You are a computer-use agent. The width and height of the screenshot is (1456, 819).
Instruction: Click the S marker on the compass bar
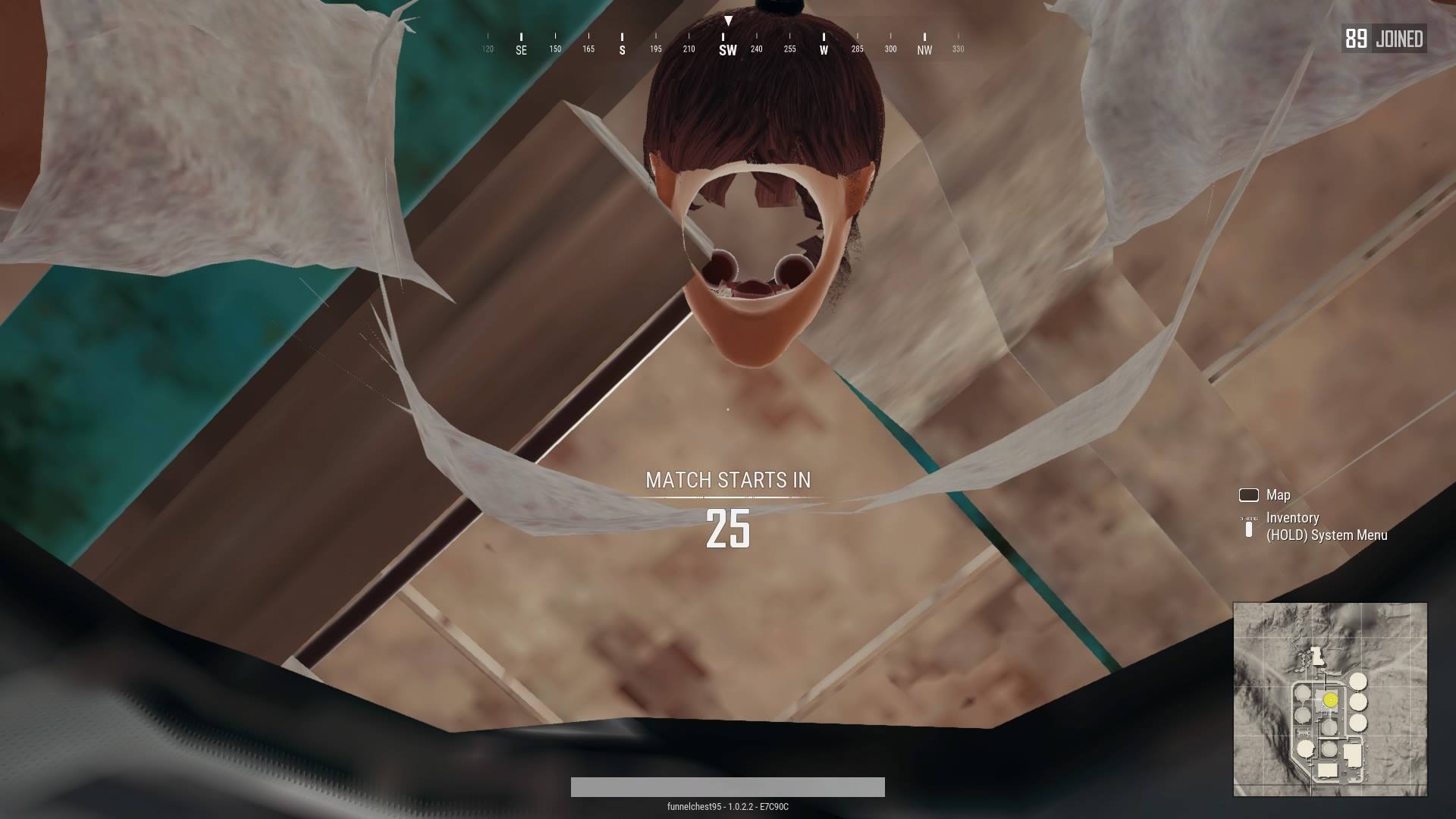622,49
